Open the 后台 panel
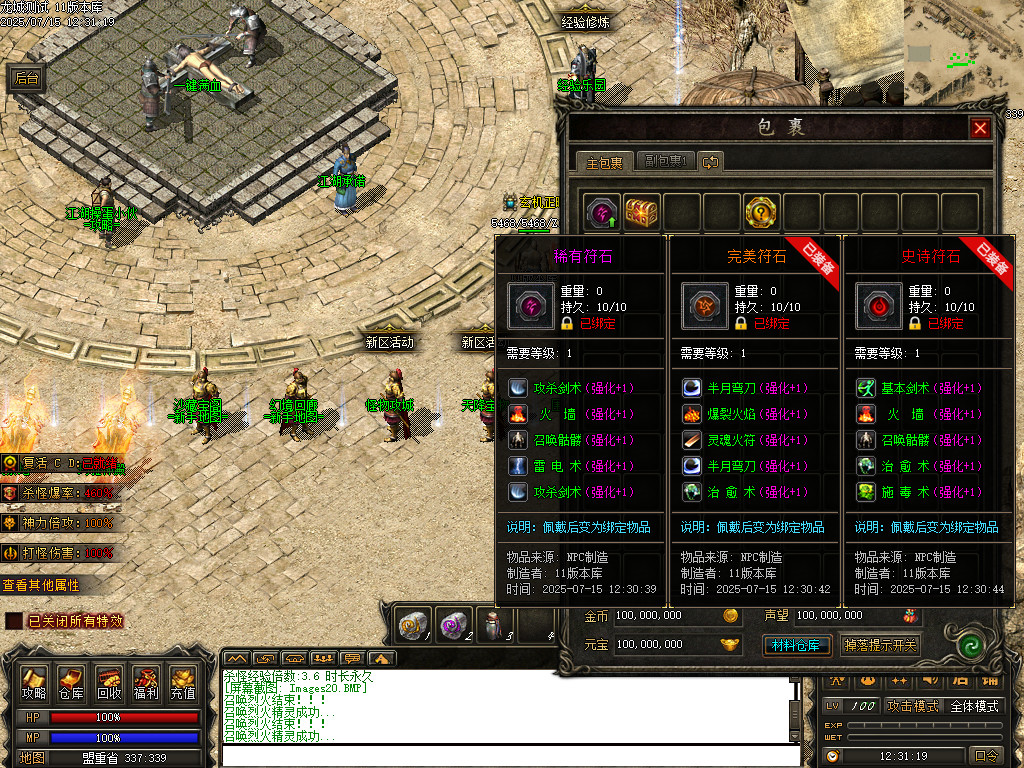The width and height of the screenshot is (1024, 768). [26, 79]
